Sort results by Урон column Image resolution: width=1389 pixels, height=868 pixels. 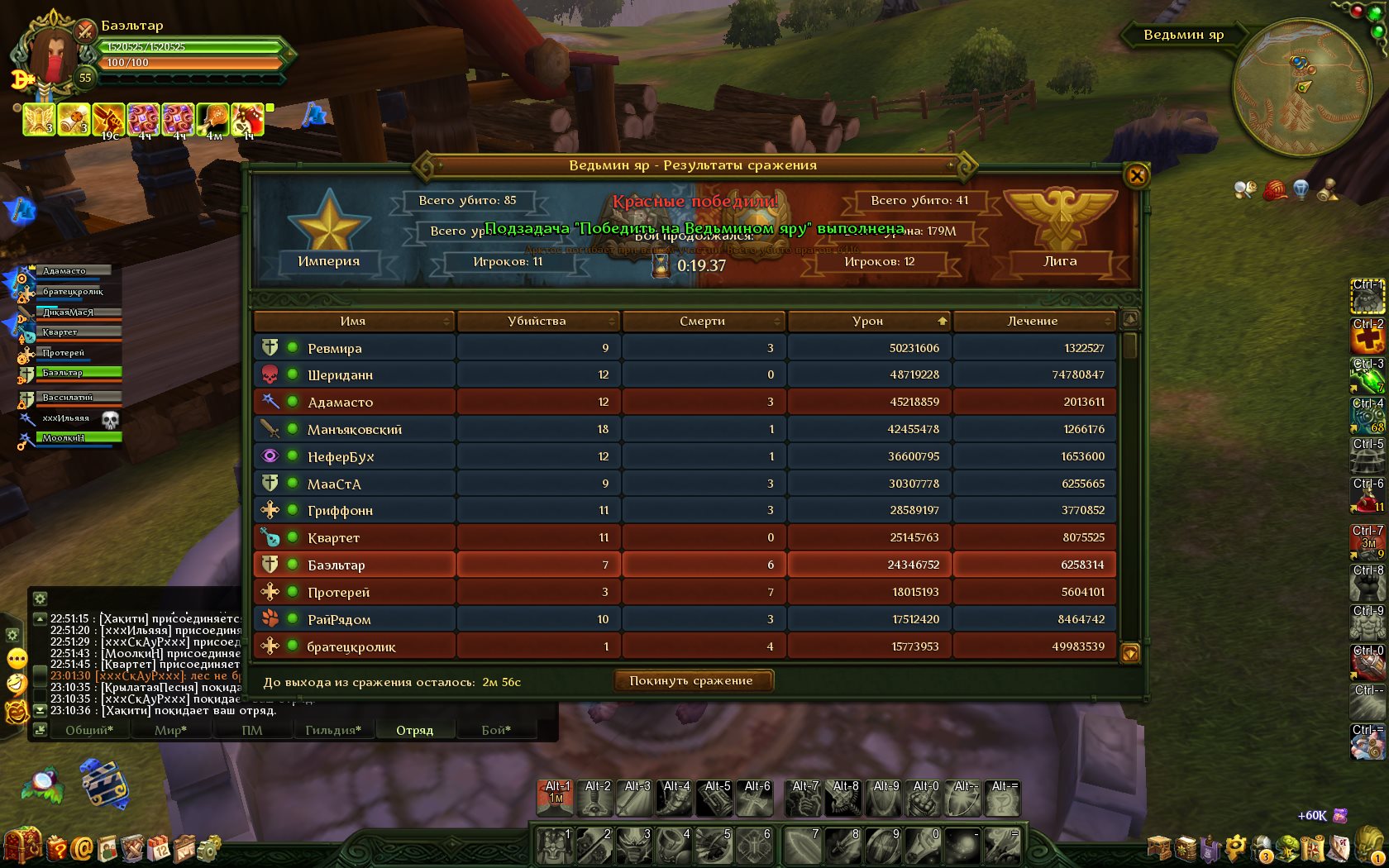click(868, 321)
